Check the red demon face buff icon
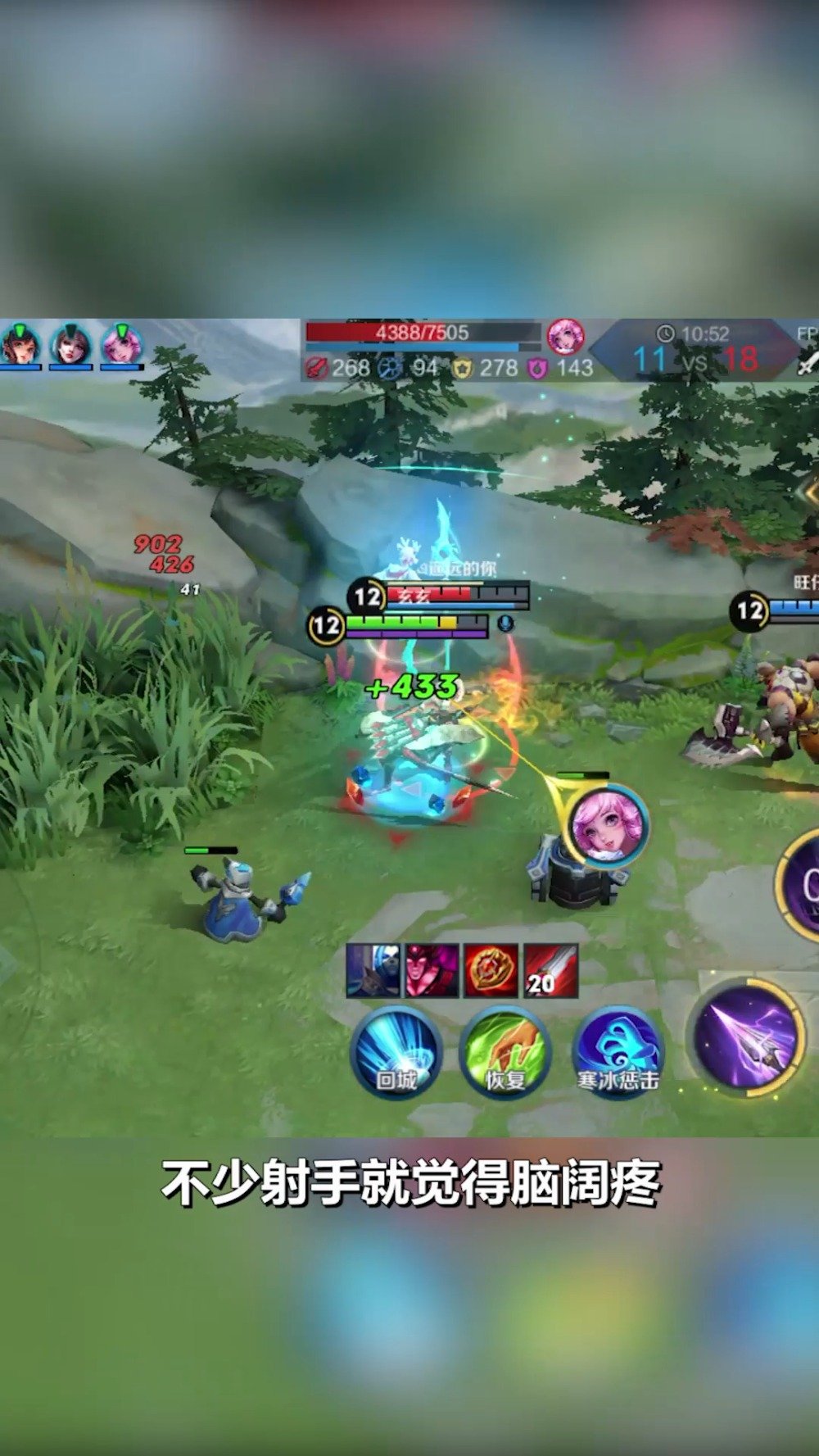The height and width of the screenshot is (1456, 819). [x=432, y=970]
